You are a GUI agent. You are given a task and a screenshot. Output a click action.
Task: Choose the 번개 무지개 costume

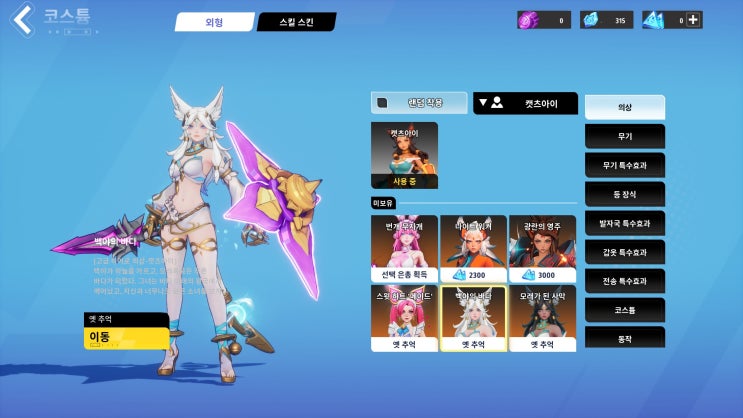tap(404, 248)
